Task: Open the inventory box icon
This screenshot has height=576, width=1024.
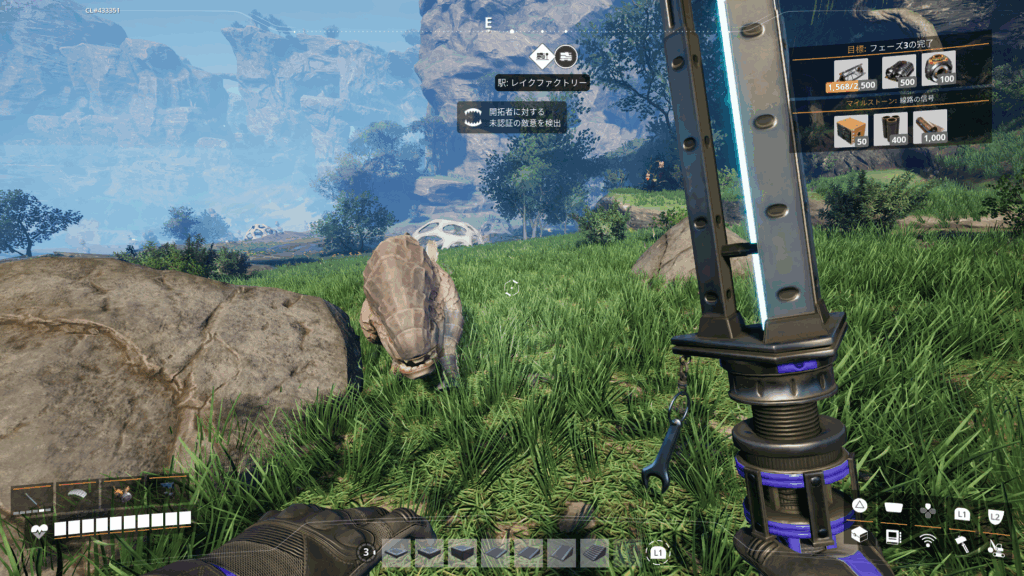Action: (x=858, y=535)
